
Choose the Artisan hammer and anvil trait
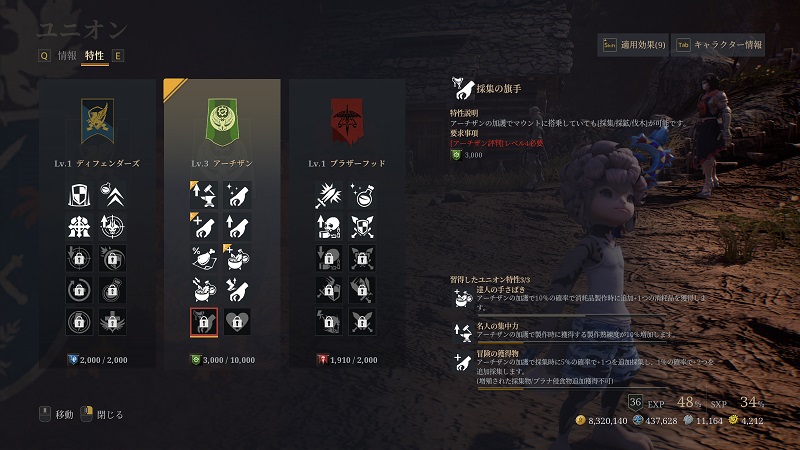203,193
